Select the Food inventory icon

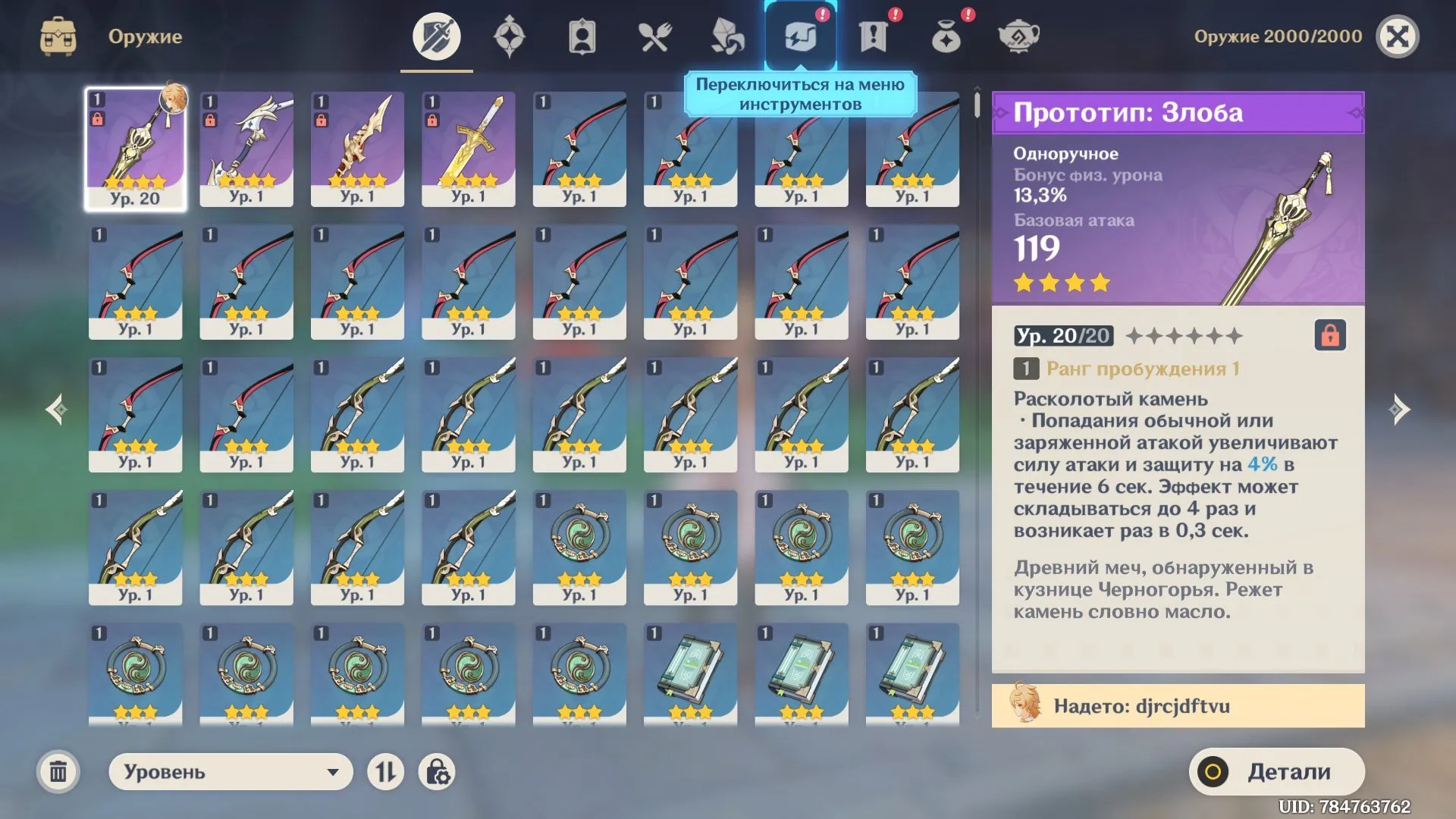[653, 35]
